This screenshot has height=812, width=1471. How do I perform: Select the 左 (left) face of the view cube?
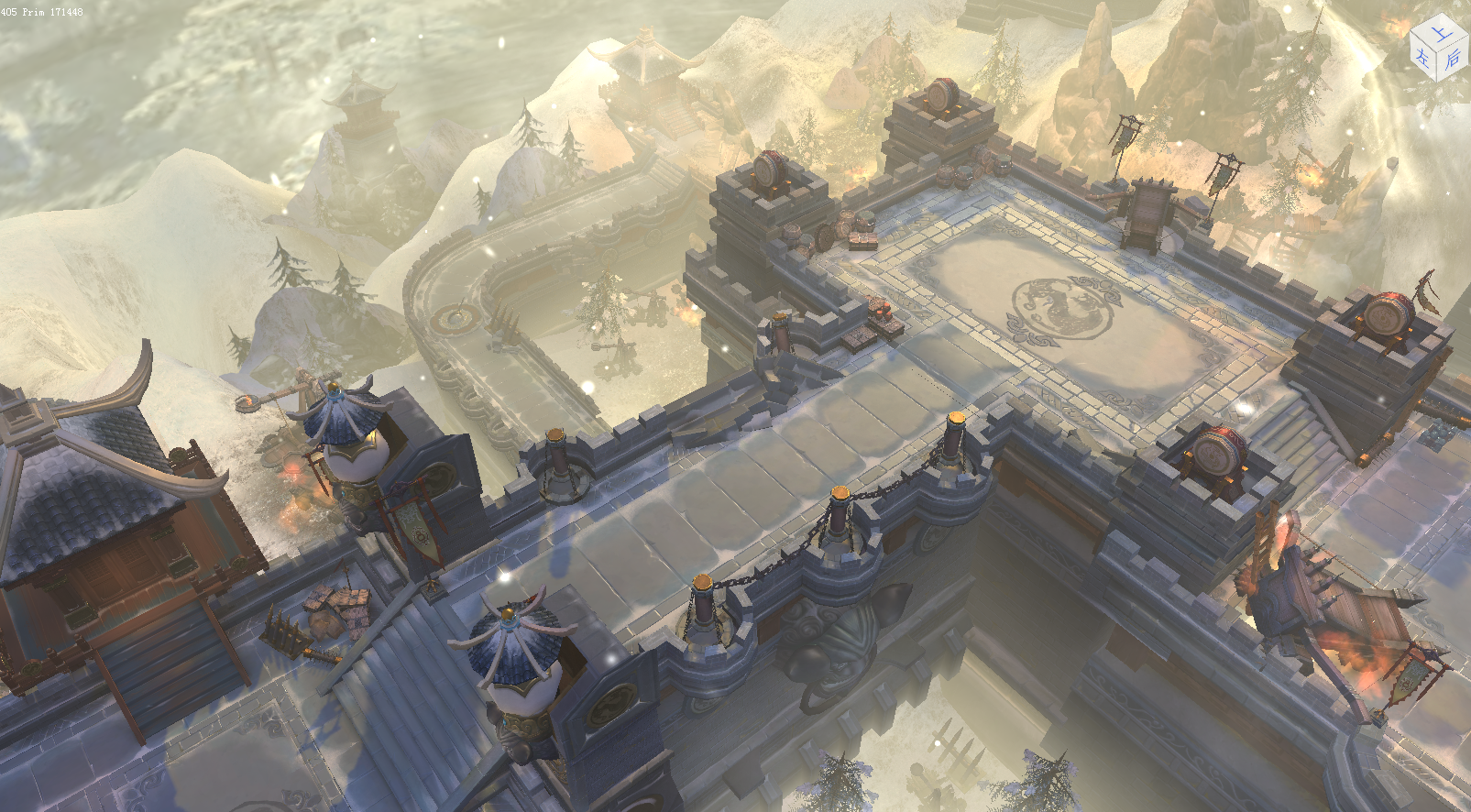(x=1423, y=59)
